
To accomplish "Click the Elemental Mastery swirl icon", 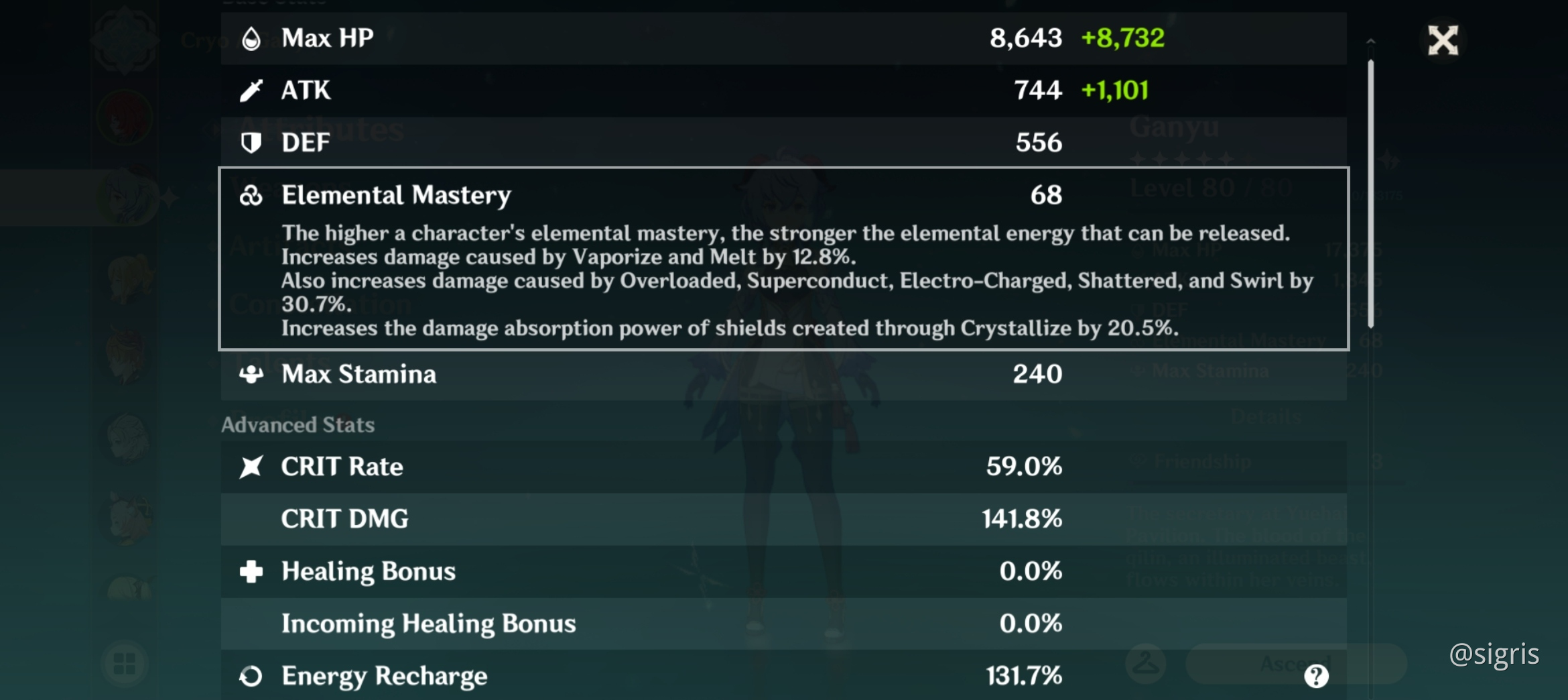I will point(251,194).
